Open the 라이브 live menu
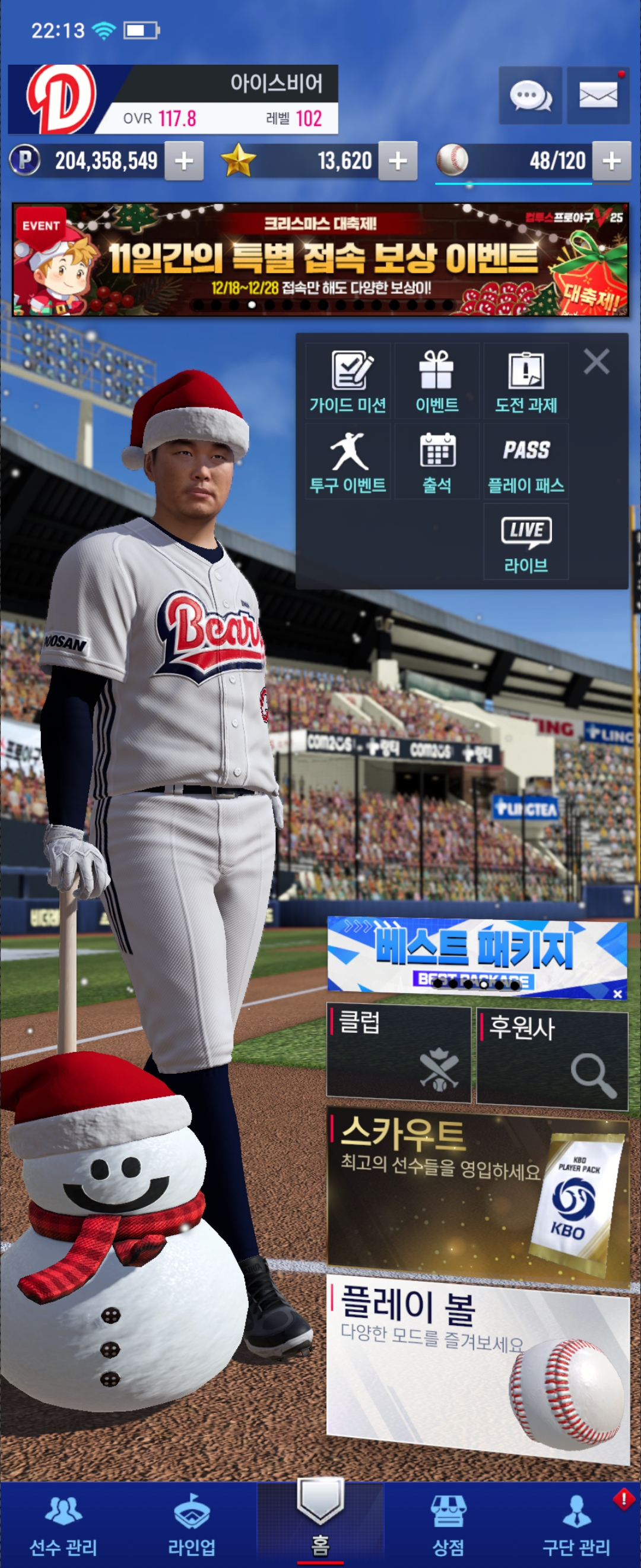Image resolution: width=641 pixels, height=1568 pixels. 526,542
